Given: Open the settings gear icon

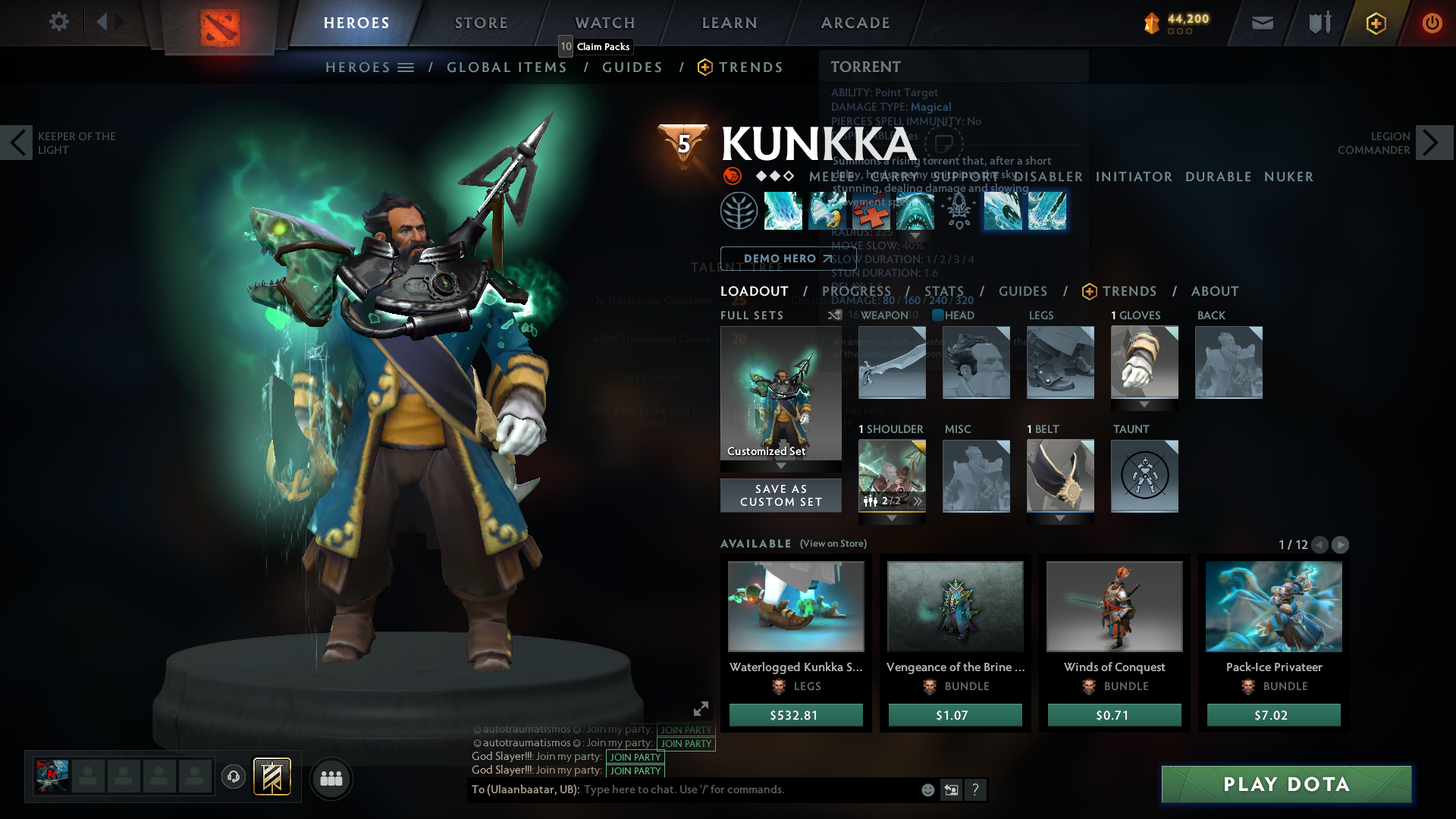Looking at the screenshot, I should pyautogui.click(x=58, y=22).
